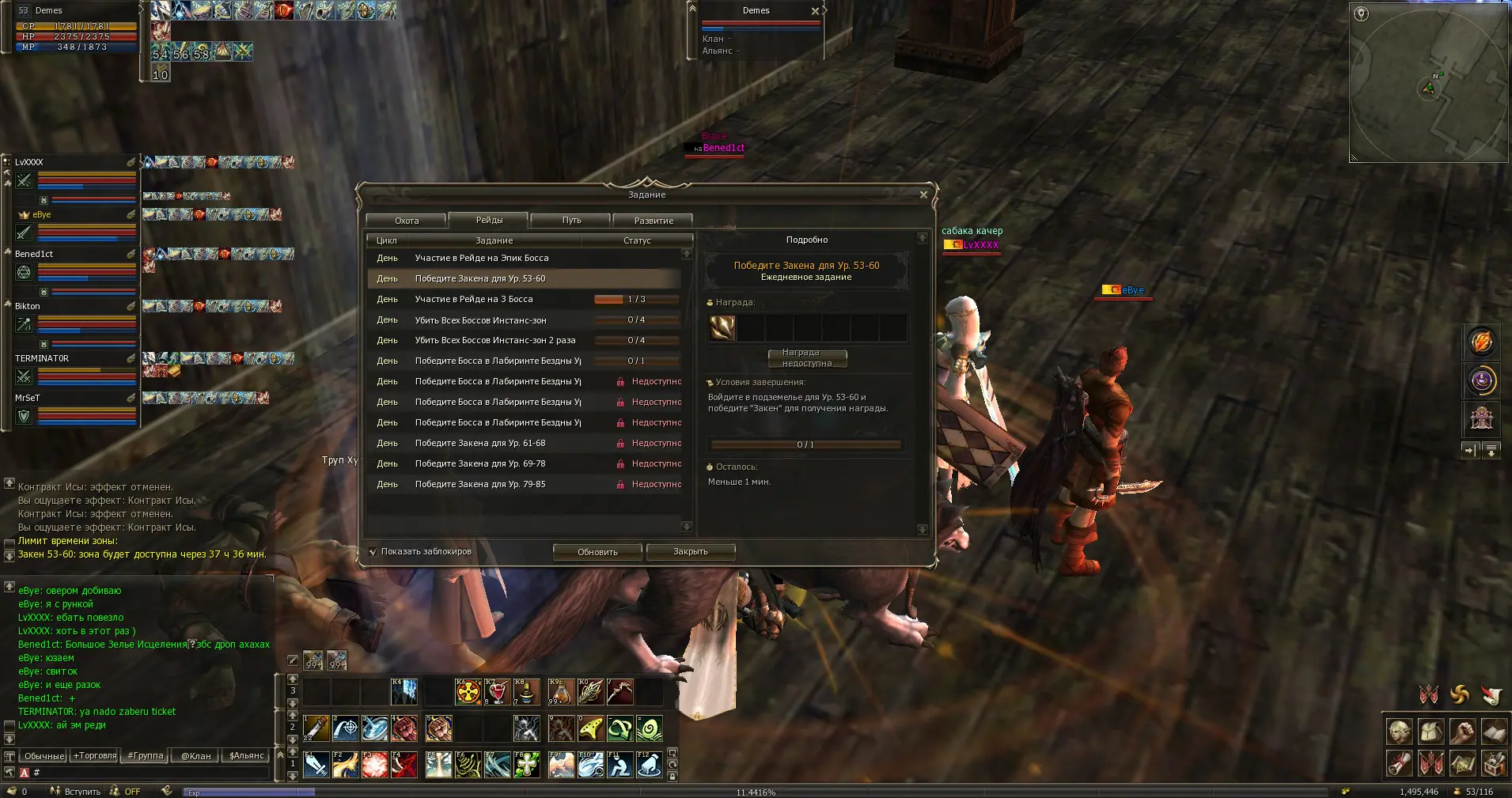Toggle the Показать заблокированные checkbox
Screen dimensions: 1512x798
click(373, 552)
